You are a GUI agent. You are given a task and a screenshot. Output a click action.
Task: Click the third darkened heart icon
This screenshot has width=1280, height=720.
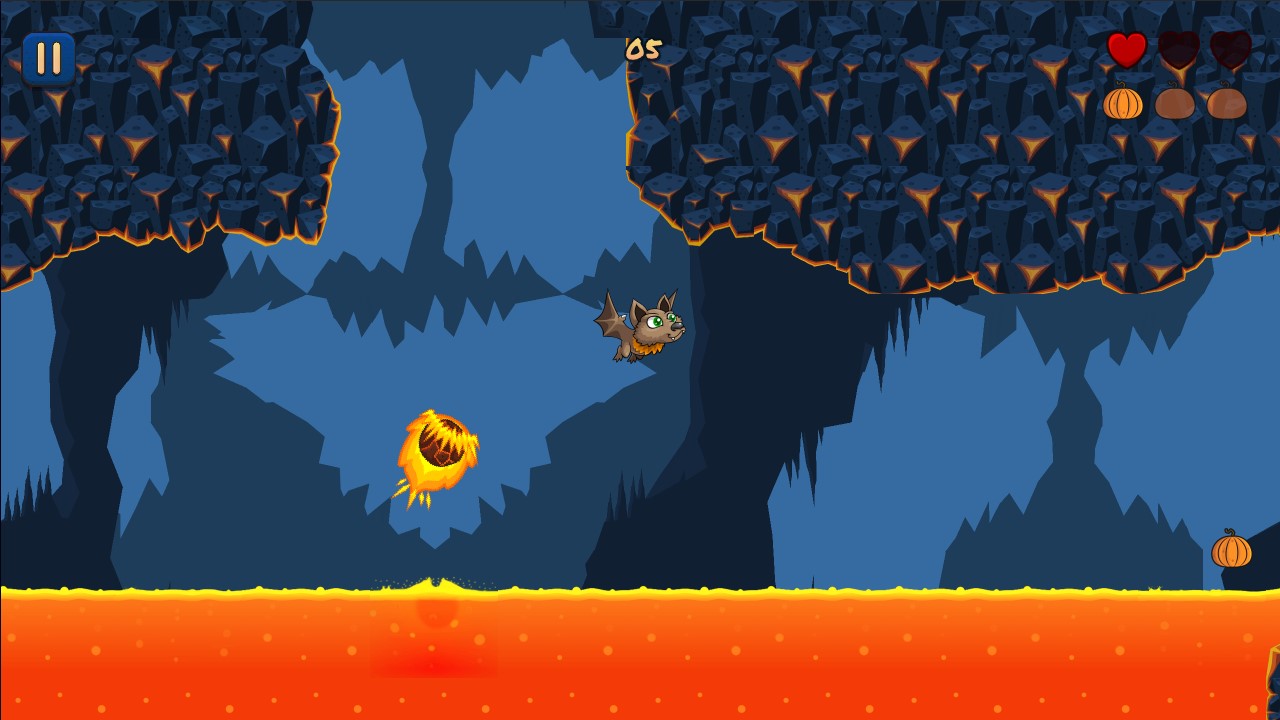[1230, 50]
